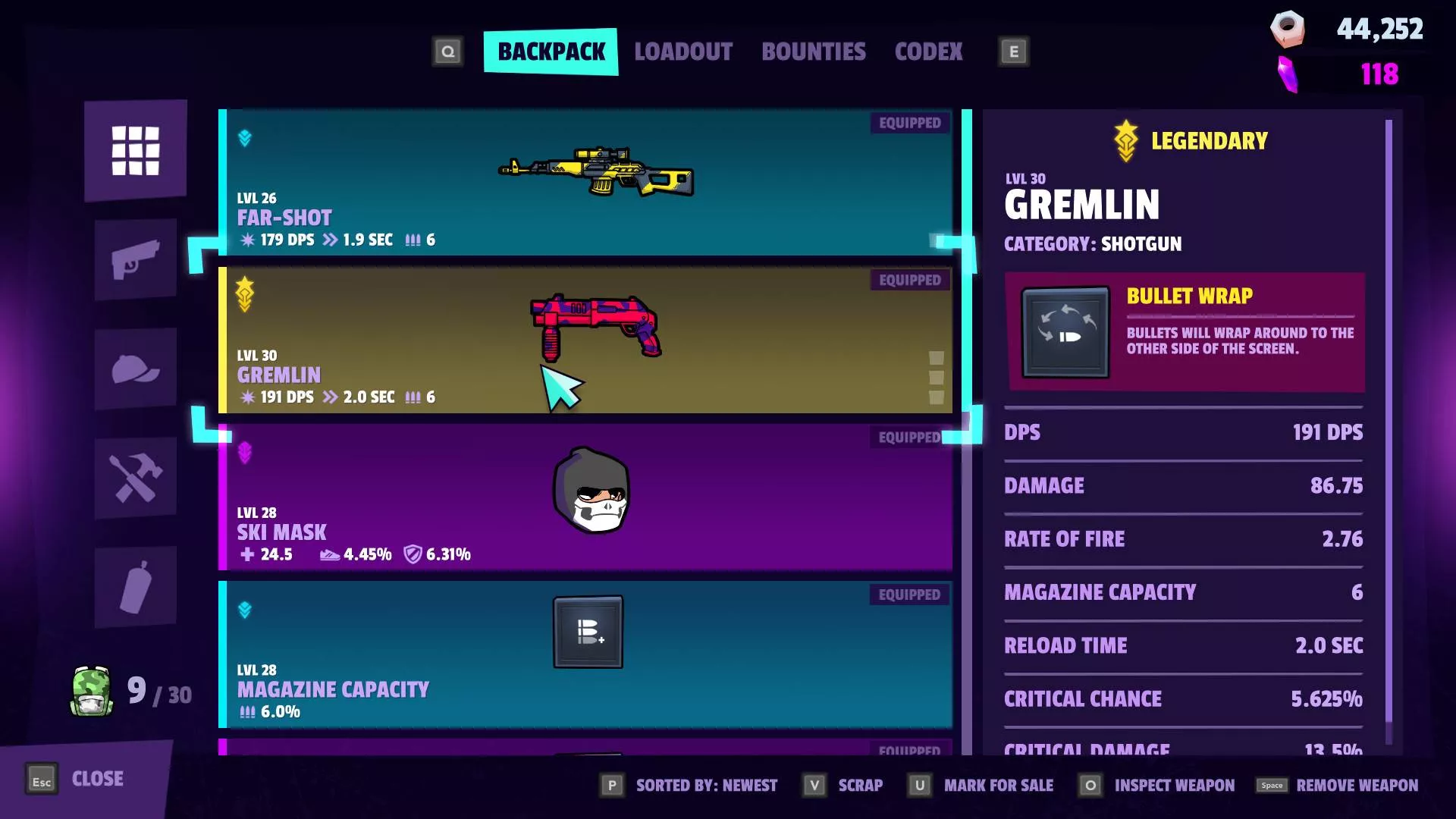This screenshot has height=819, width=1456.
Task: Click the Bullet Wrap perk icon
Action: [x=1065, y=332]
